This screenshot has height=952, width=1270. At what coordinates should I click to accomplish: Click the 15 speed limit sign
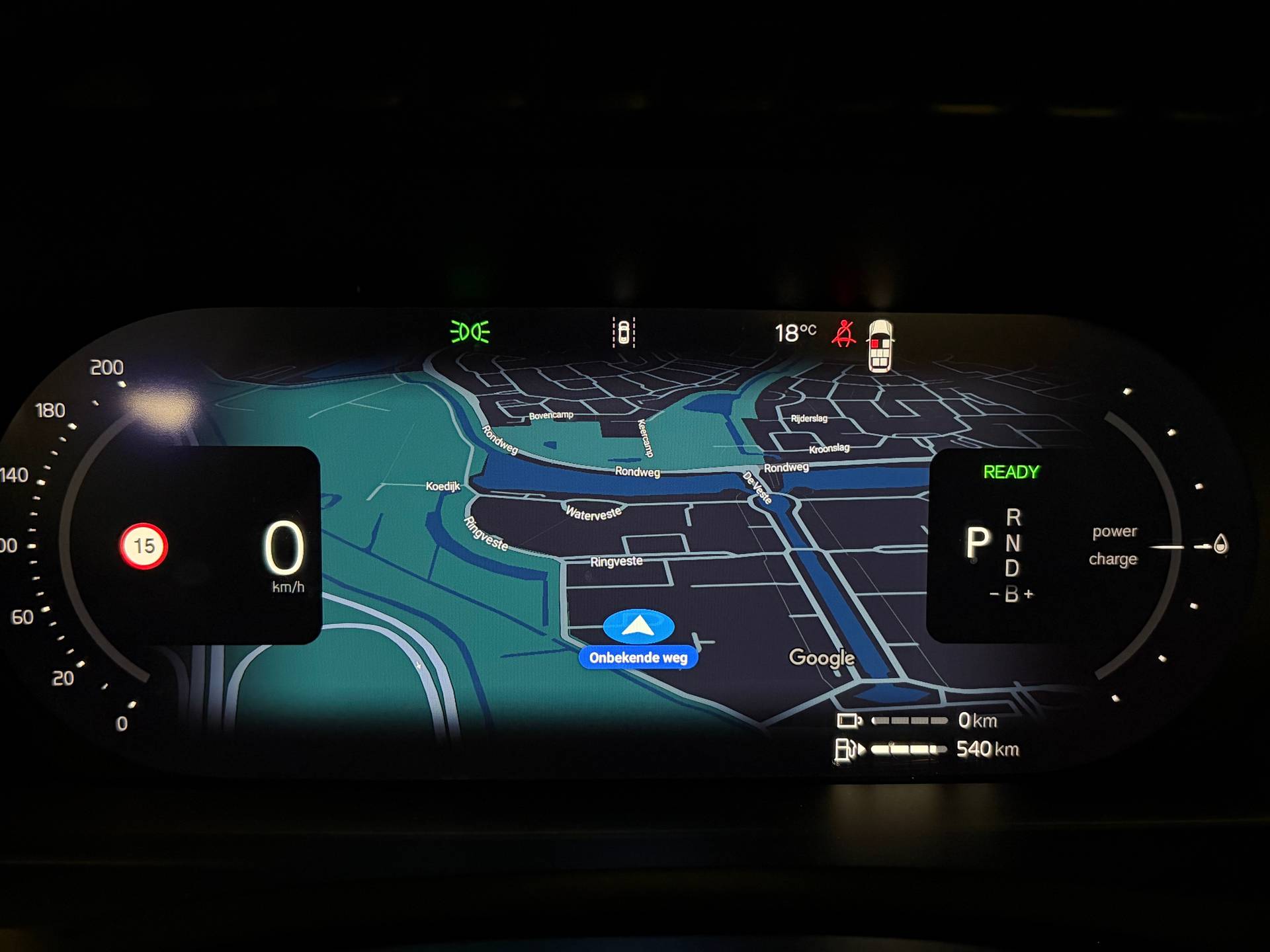click(144, 546)
